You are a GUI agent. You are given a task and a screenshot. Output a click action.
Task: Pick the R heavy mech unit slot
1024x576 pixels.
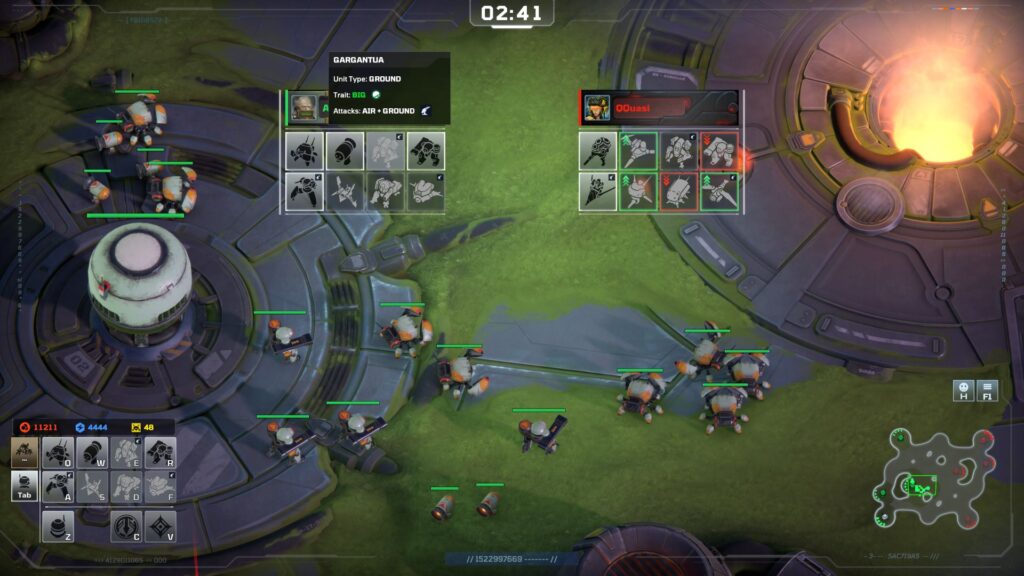point(160,453)
